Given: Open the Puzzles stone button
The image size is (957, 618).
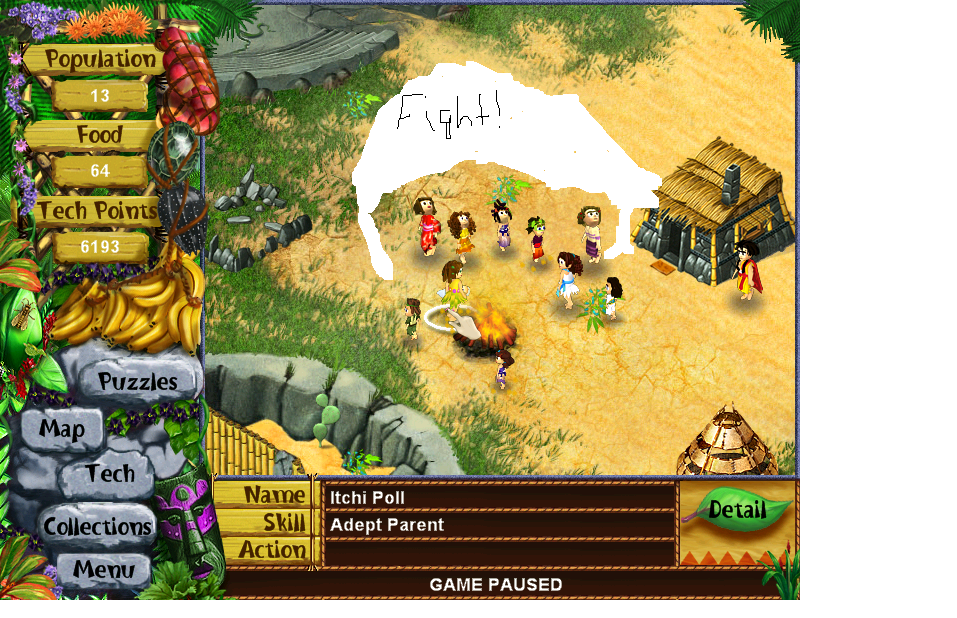Looking at the screenshot, I should [x=137, y=381].
